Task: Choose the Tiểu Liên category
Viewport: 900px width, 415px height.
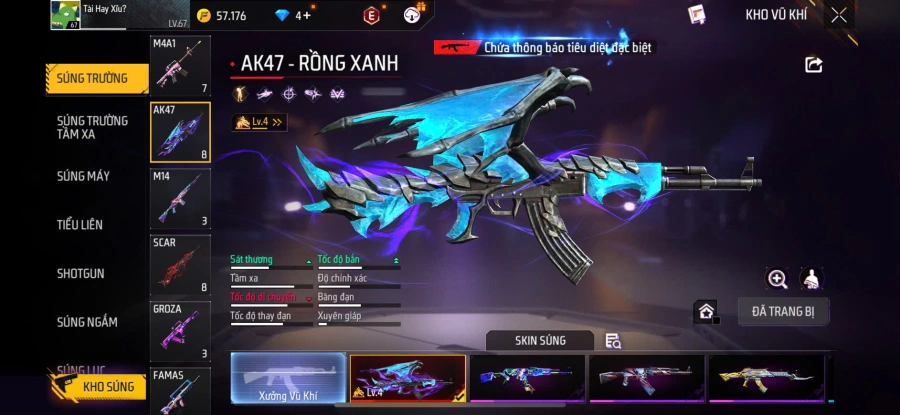Action: click(x=80, y=225)
